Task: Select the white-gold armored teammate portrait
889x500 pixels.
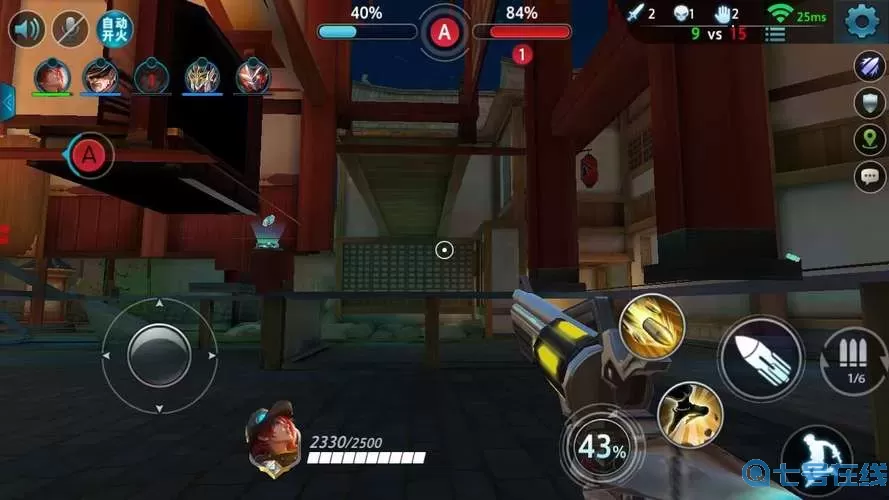Action: coord(203,76)
